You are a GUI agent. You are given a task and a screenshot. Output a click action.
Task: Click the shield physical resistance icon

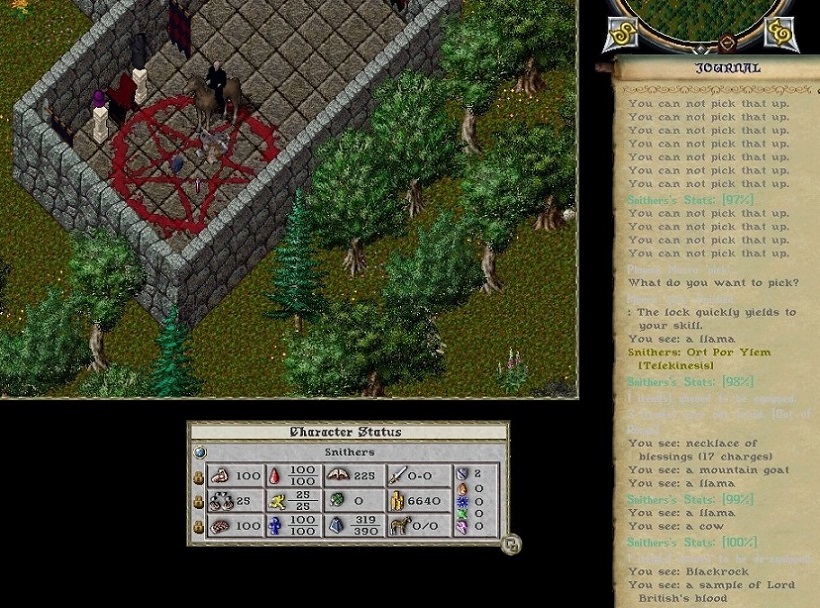(x=461, y=474)
